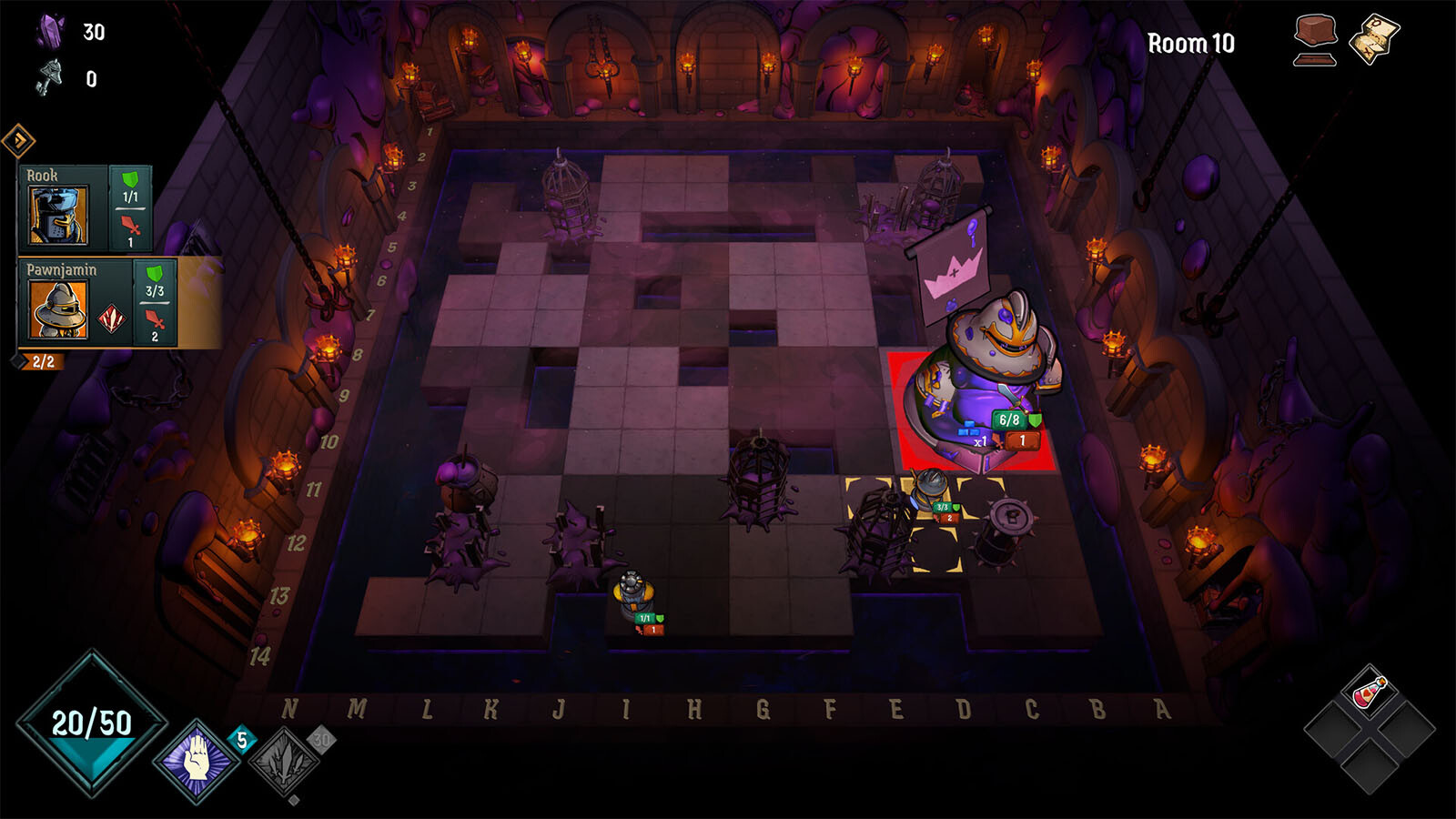The width and height of the screenshot is (1456, 819).
Task: Click Pawnjamin's red diamond ability badge
Action: point(112,319)
